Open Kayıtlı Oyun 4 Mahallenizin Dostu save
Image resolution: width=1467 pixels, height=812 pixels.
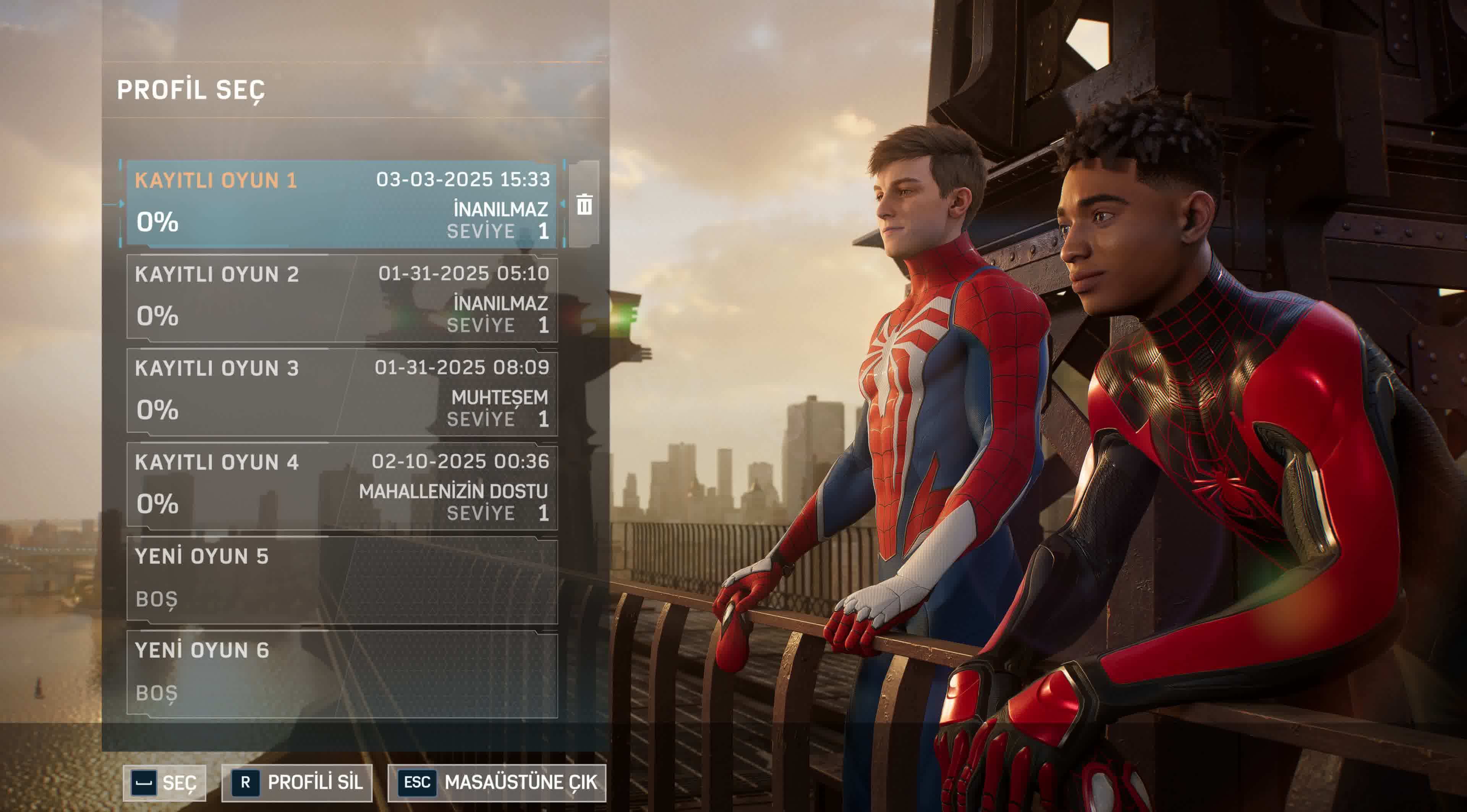click(342, 487)
